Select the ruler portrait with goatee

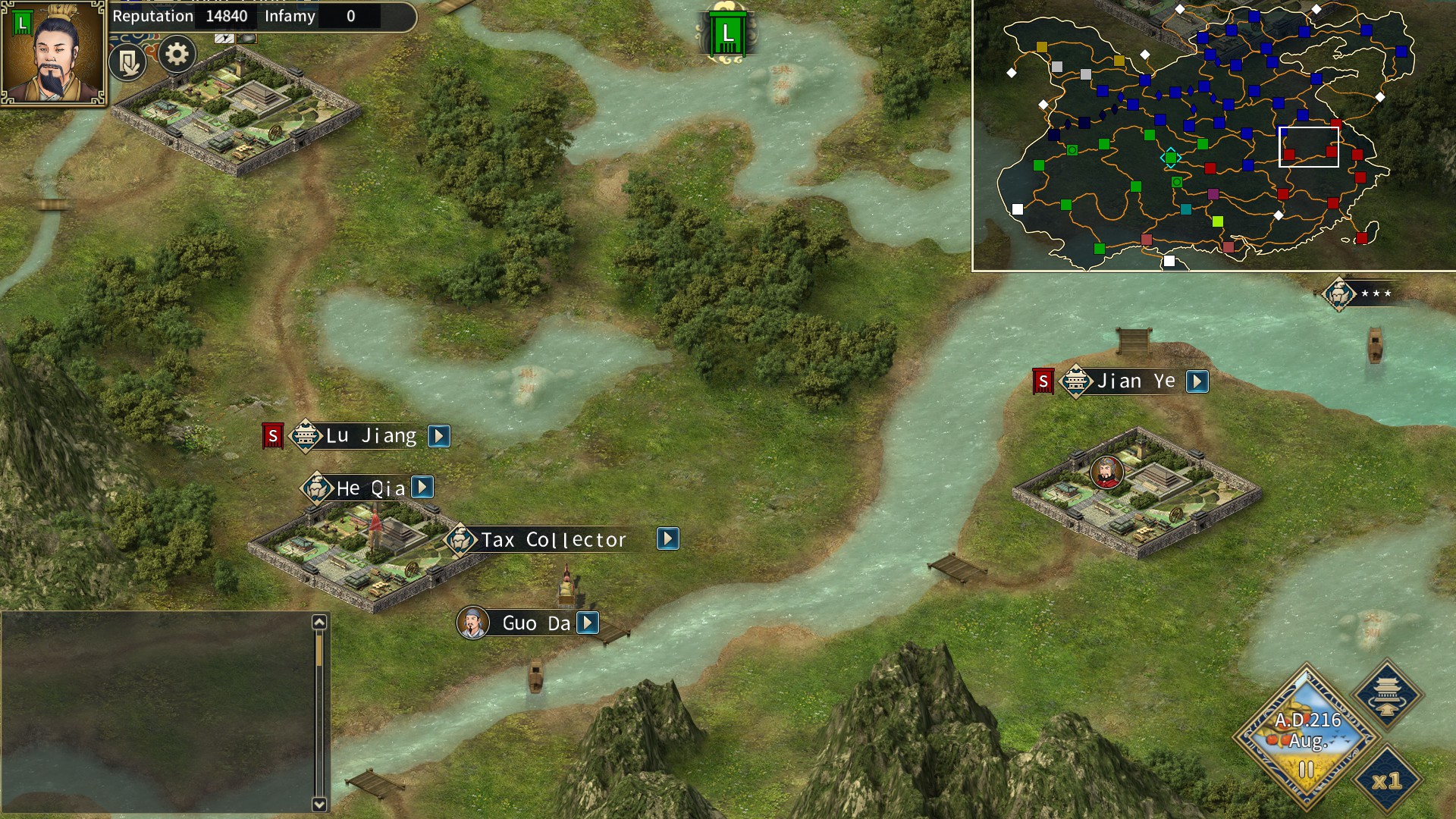tap(53, 53)
